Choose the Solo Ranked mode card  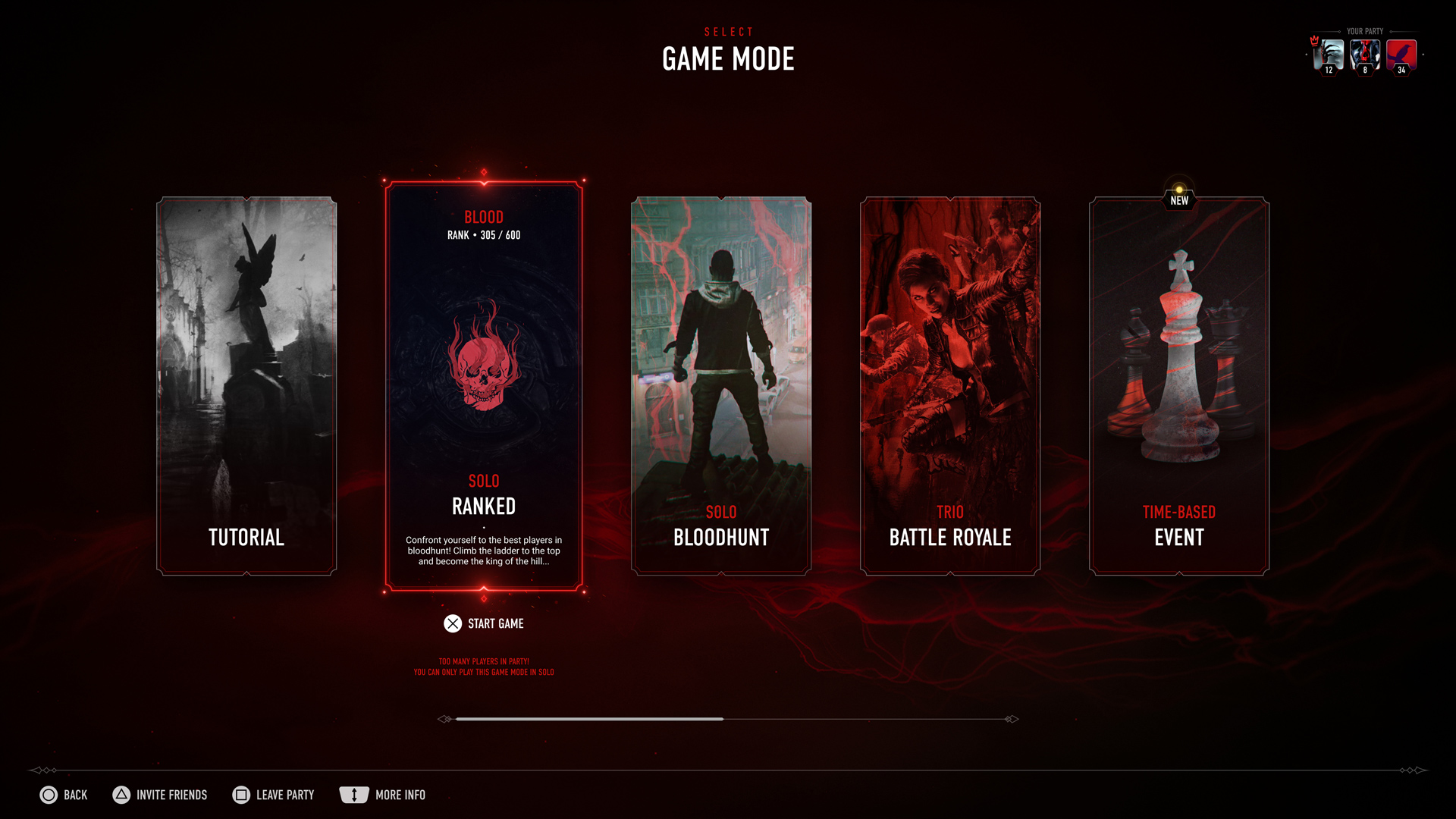pos(484,385)
